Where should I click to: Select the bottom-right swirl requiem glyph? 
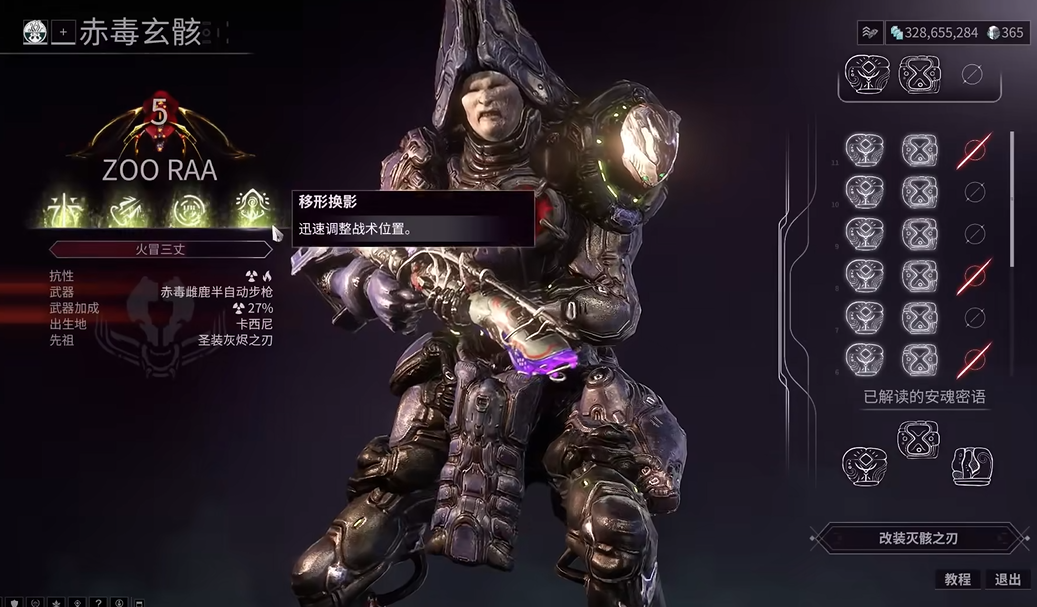pos(971,466)
